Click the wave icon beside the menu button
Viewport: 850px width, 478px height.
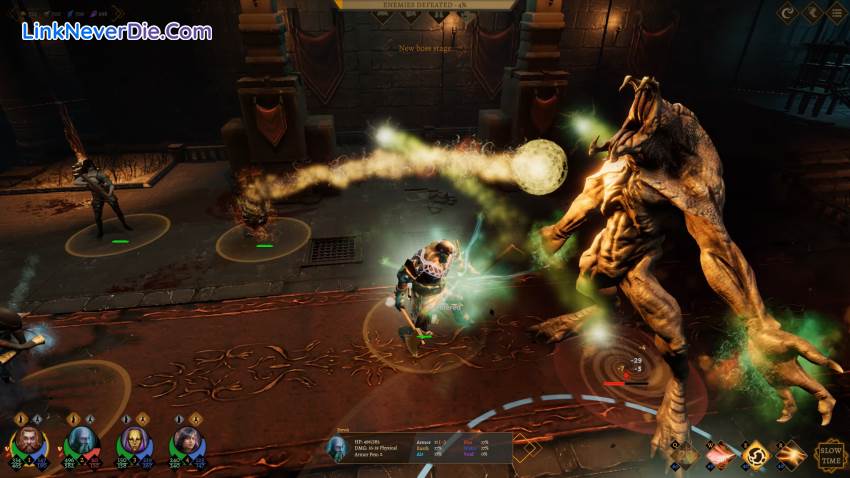tap(812, 14)
